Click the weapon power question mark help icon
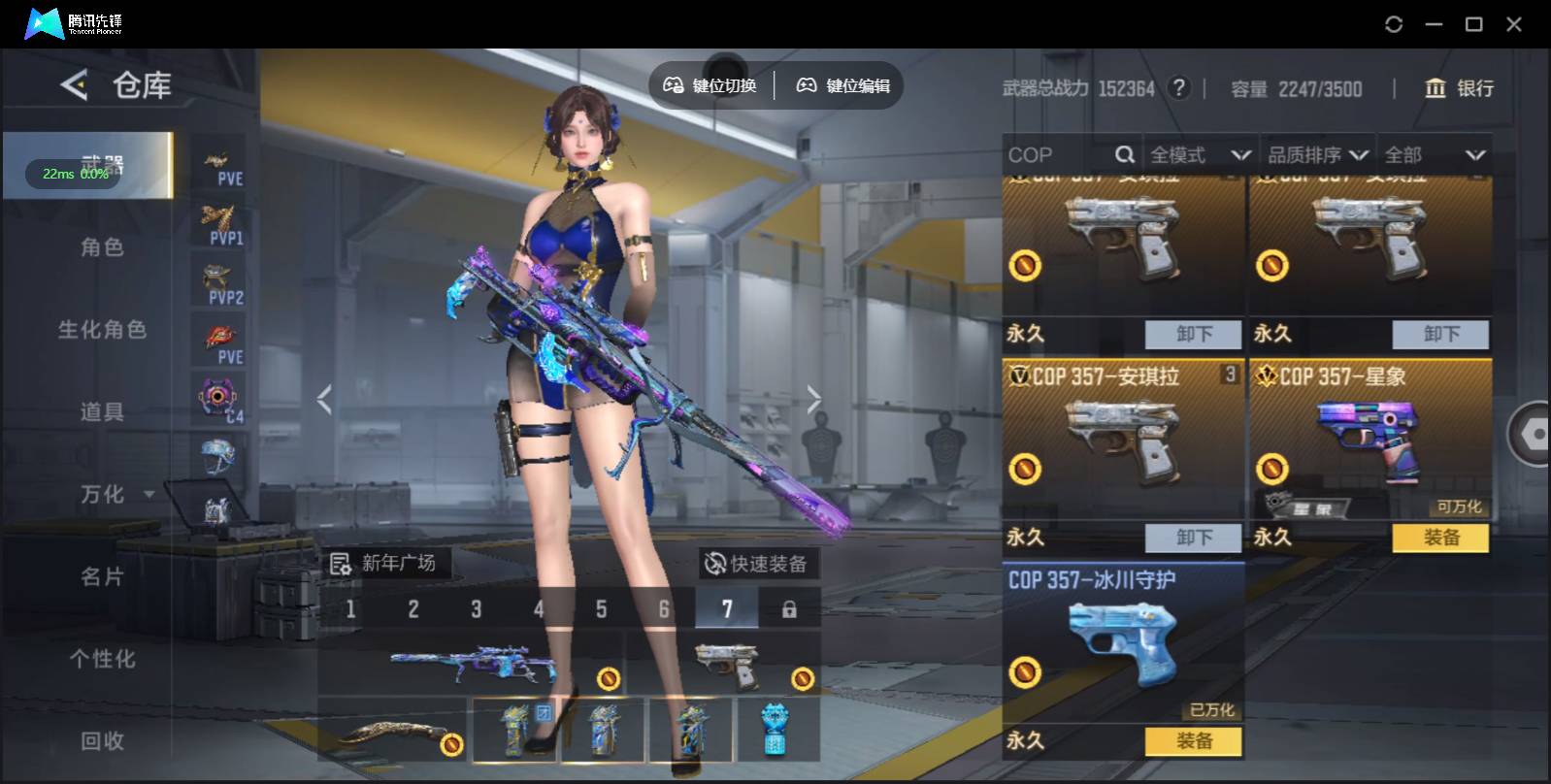The width and height of the screenshot is (1551, 784). (x=1178, y=88)
